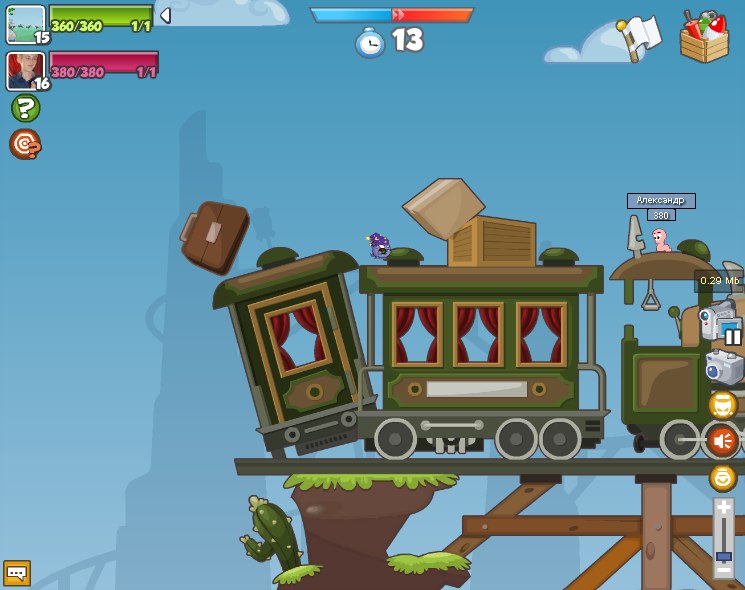The height and width of the screenshot is (590, 745).
Task: Select the green team player avatar
Action: (x=26, y=24)
